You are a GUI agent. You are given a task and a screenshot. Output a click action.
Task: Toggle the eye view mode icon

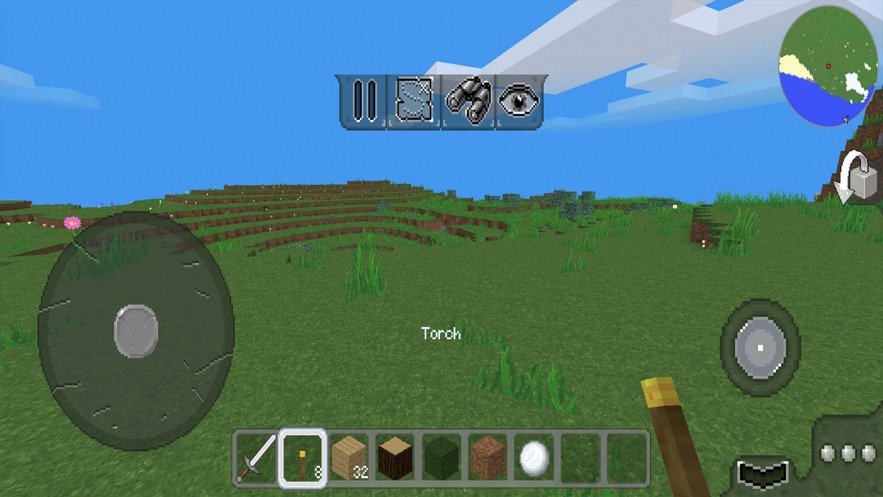pyautogui.click(x=518, y=101)
